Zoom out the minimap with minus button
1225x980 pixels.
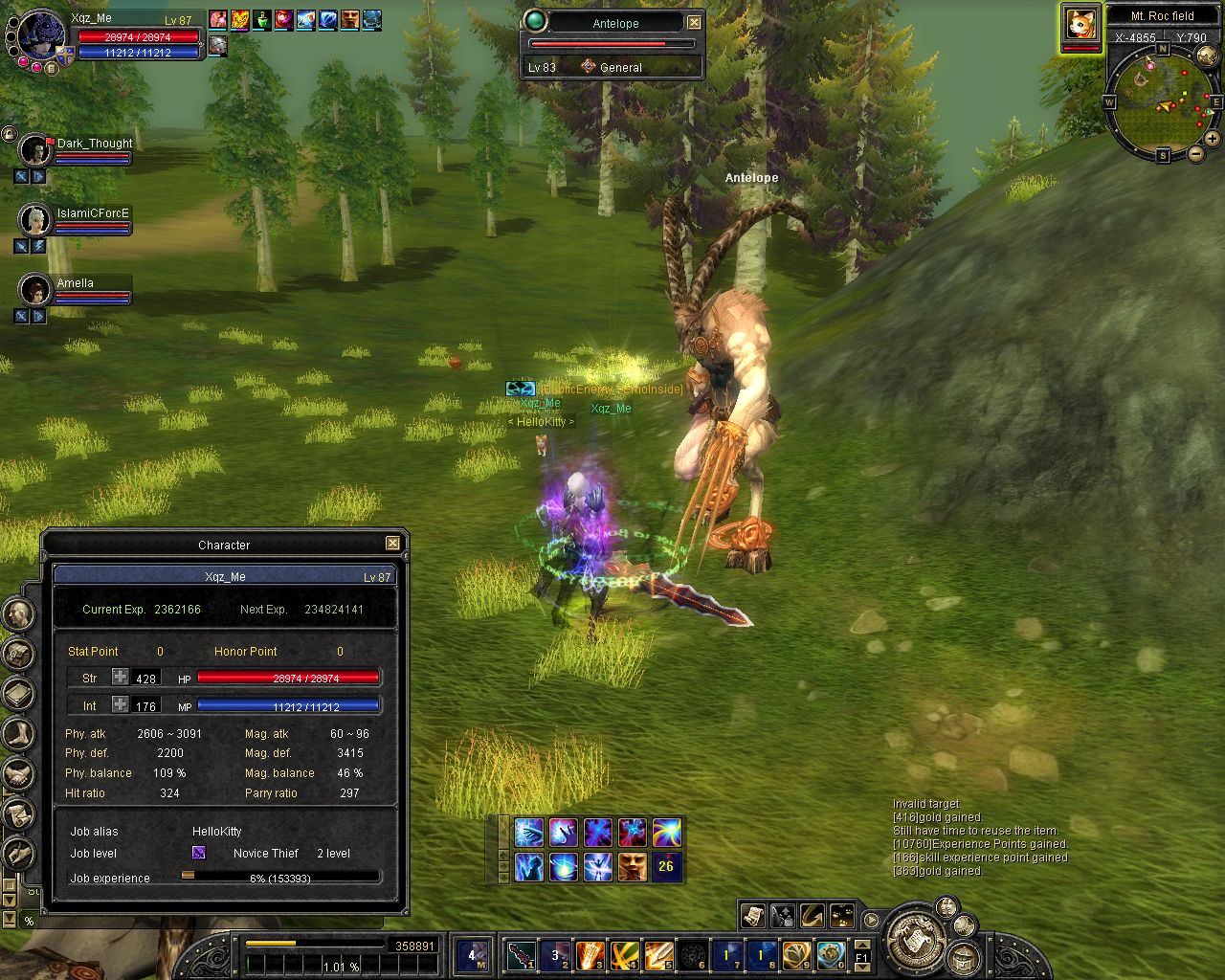(x=1195, y=153)
